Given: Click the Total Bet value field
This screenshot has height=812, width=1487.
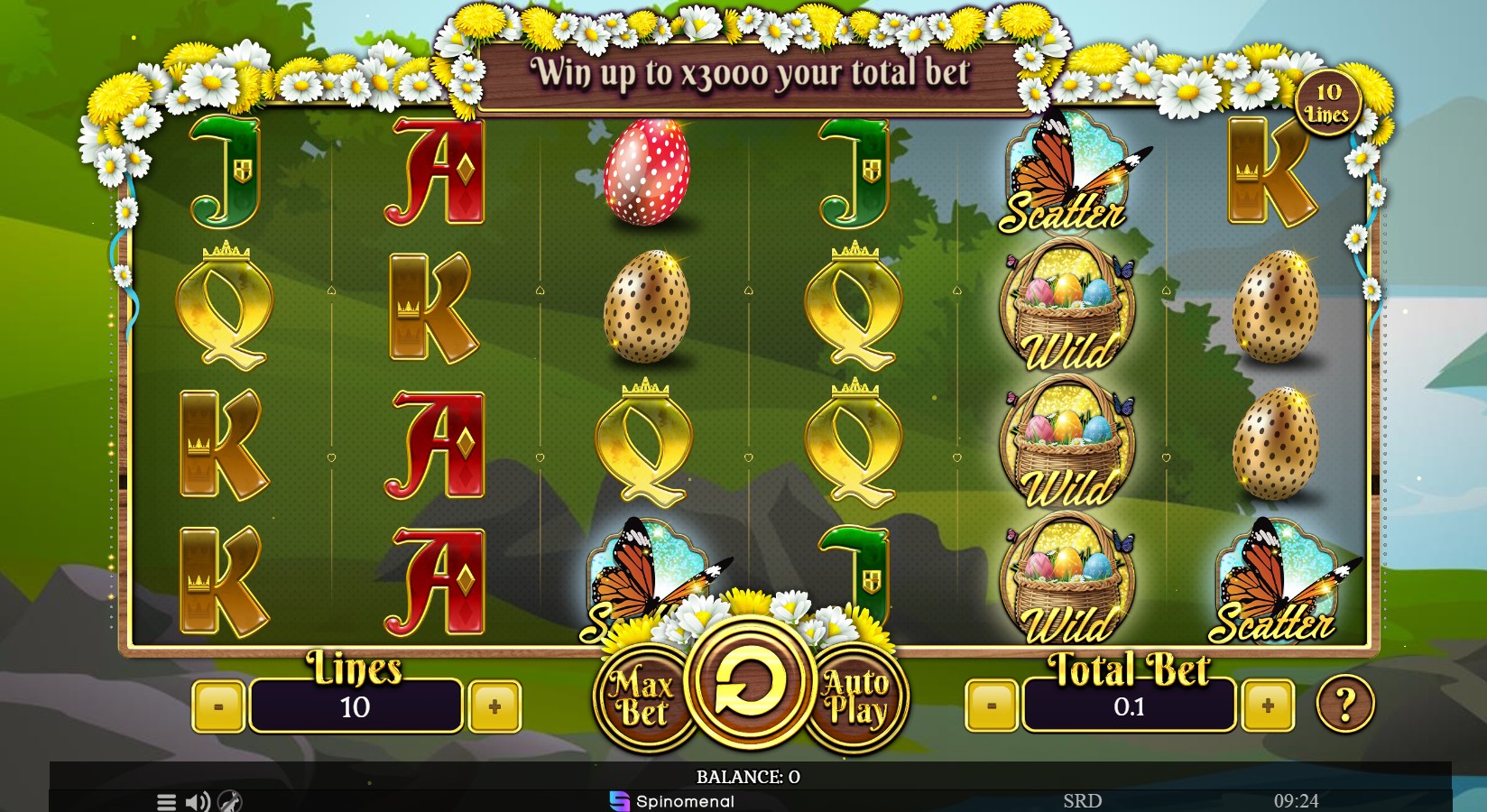Looking at the screenshot, I should (x=1128, y=707).
